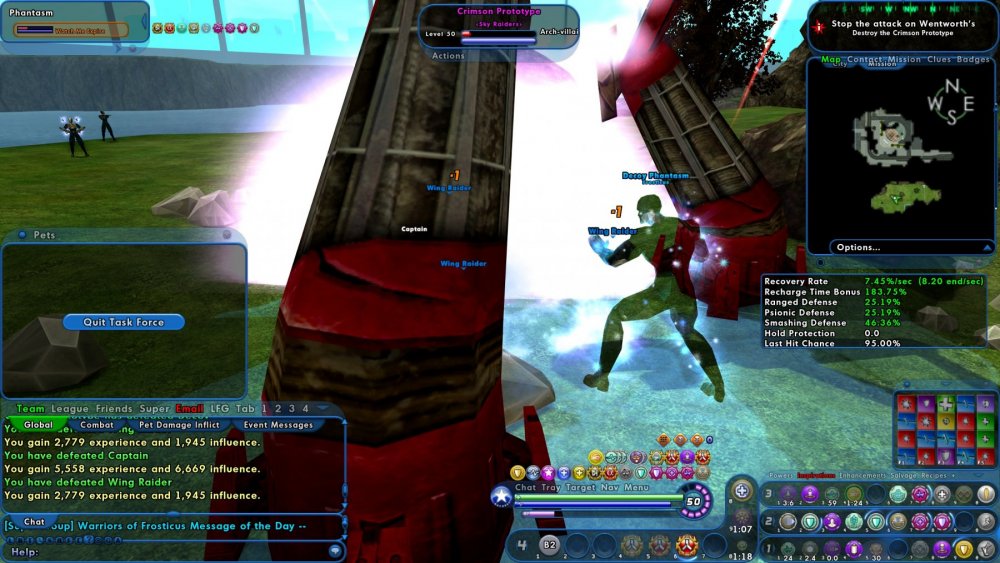This screenshot has width=1000, height=563.
Task: Open the Email window
Action: click(189, 409)
